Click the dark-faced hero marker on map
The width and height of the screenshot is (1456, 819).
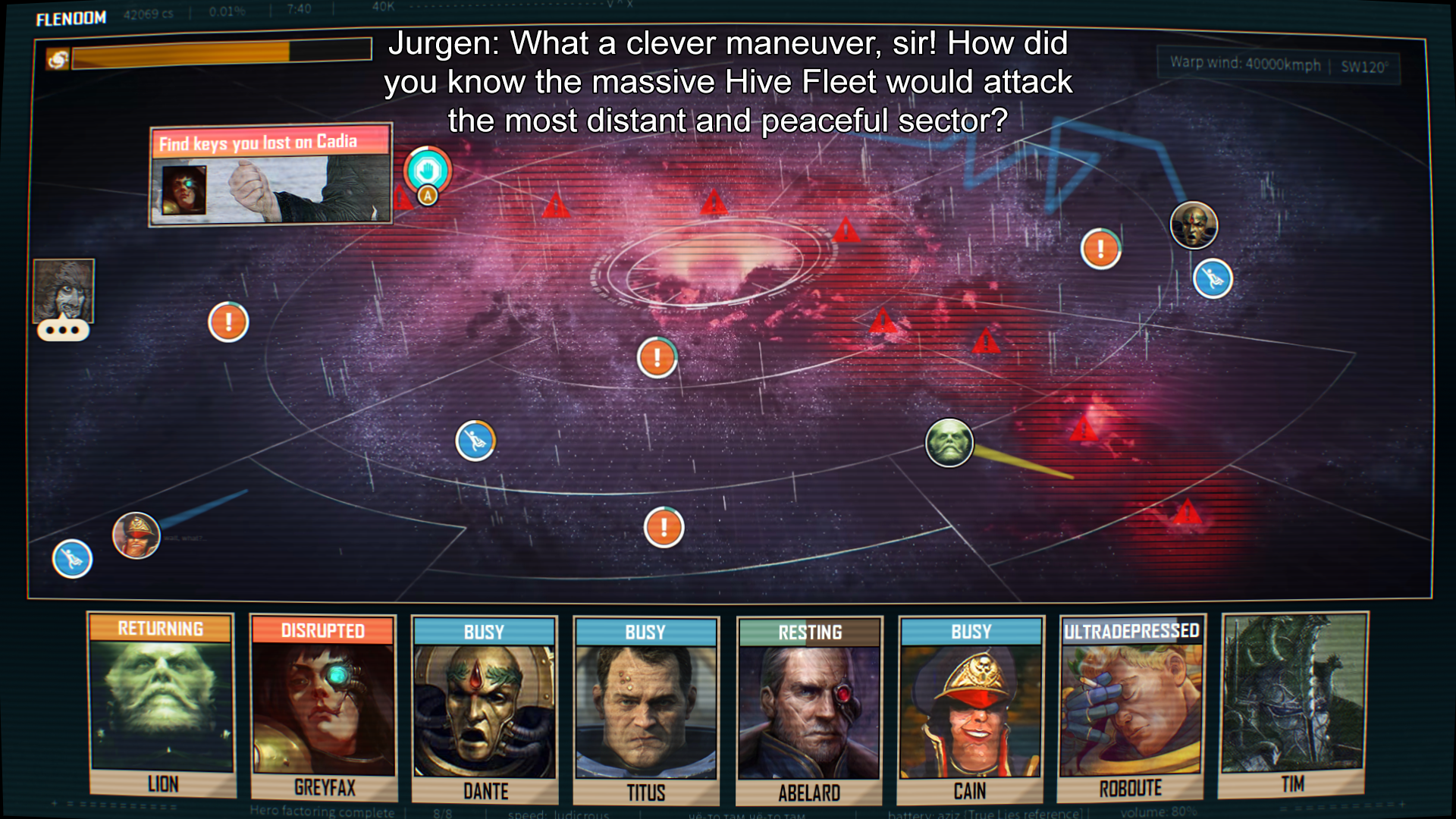[x=1194, y=225]
